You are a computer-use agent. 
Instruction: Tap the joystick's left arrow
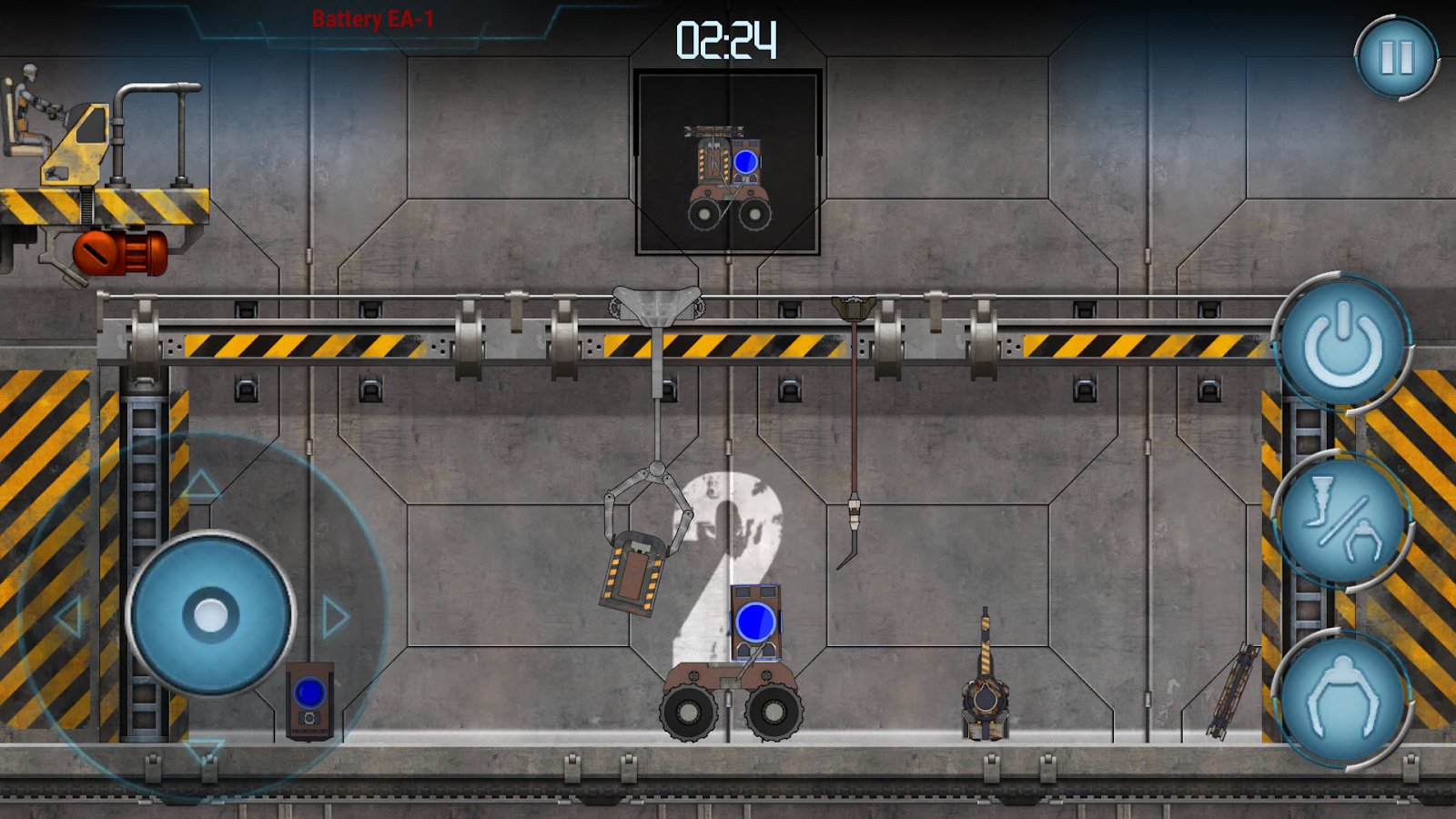click(69, 618)
